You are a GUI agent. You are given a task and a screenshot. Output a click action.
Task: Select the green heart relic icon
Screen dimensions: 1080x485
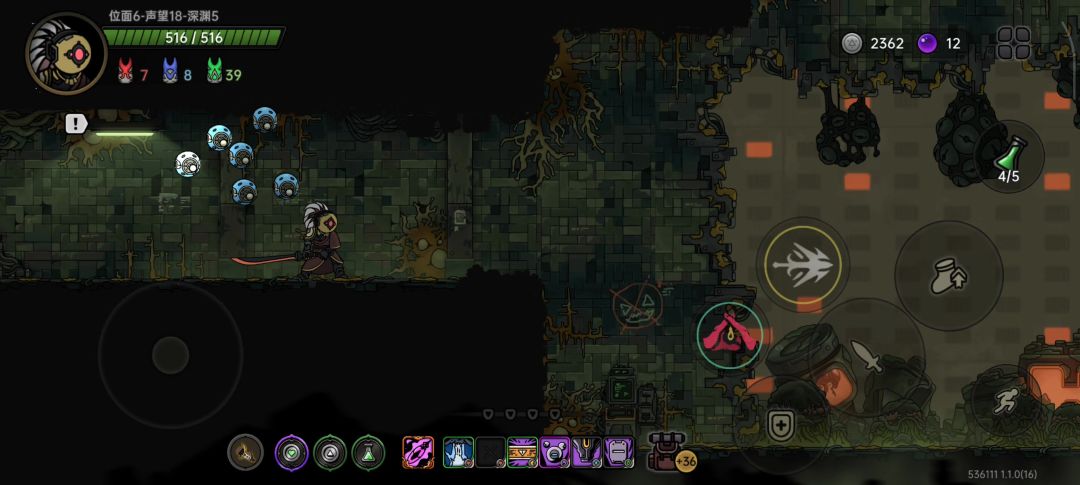click(x=292, y=452)
